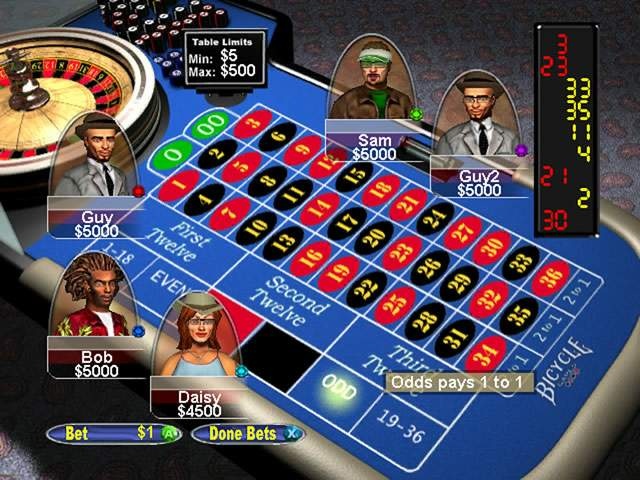This screenshot has width=640, height=480.
Task: Choose red number 16
Action: (310, 257)
